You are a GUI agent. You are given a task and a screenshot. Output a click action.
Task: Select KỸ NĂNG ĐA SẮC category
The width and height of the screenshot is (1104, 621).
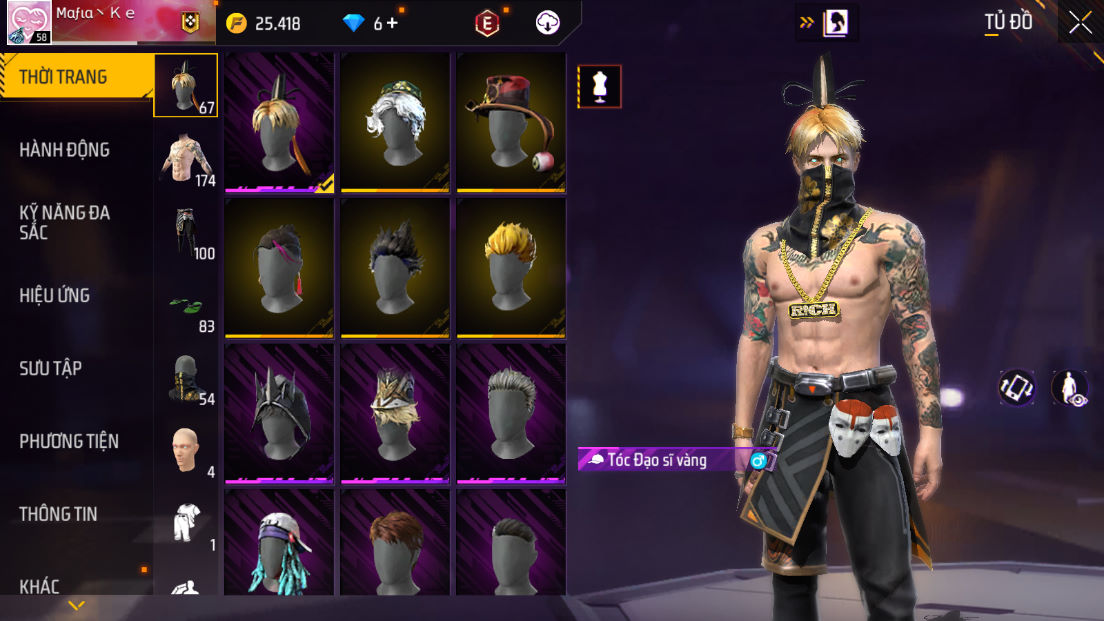click(x=65, y=222)
